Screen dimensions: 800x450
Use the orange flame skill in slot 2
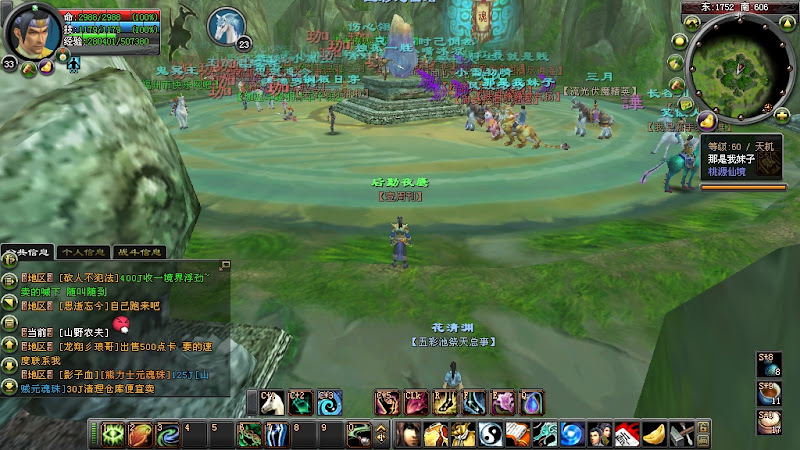coord(141,435)
